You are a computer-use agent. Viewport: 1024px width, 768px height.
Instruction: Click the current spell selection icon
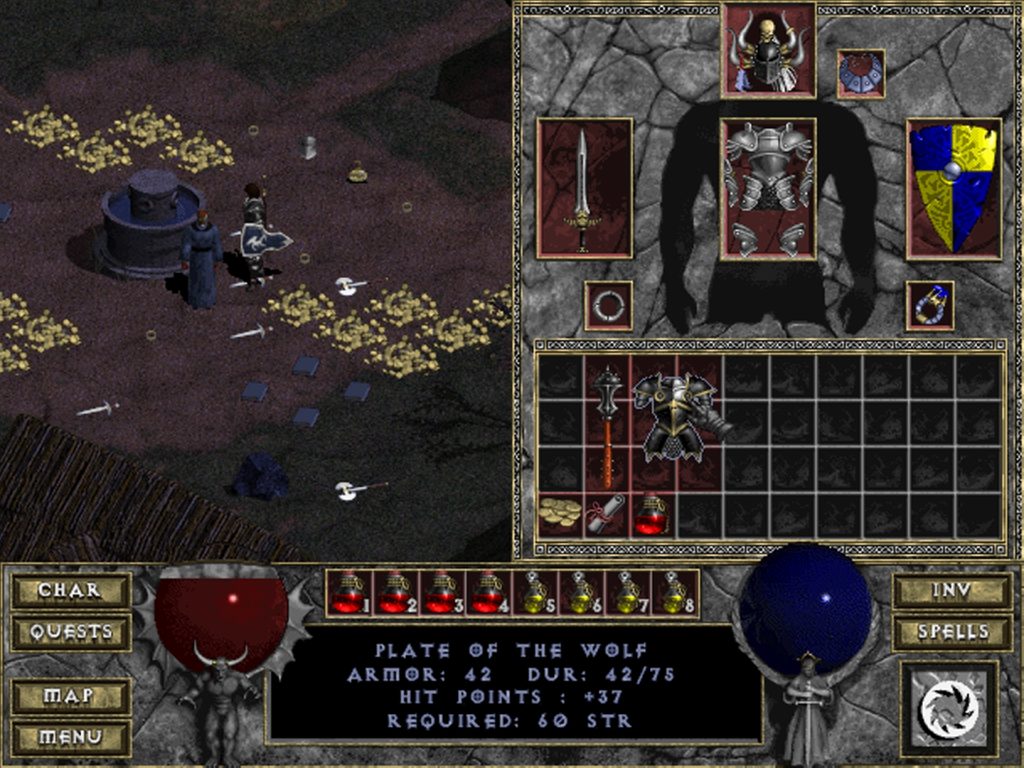(x=949, y=708)
